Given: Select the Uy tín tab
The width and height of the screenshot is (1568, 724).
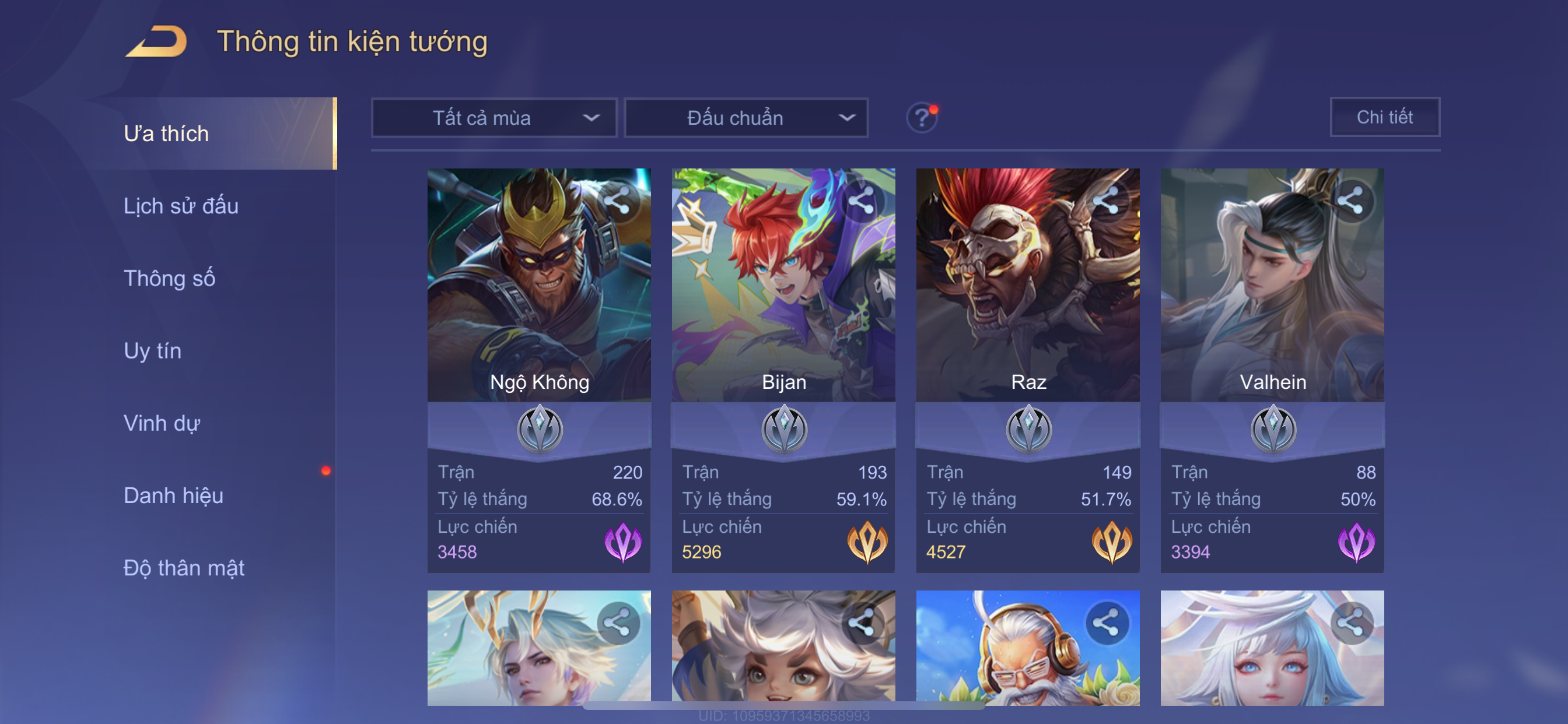Looking at the screenshot, I should tap(152, 351).
